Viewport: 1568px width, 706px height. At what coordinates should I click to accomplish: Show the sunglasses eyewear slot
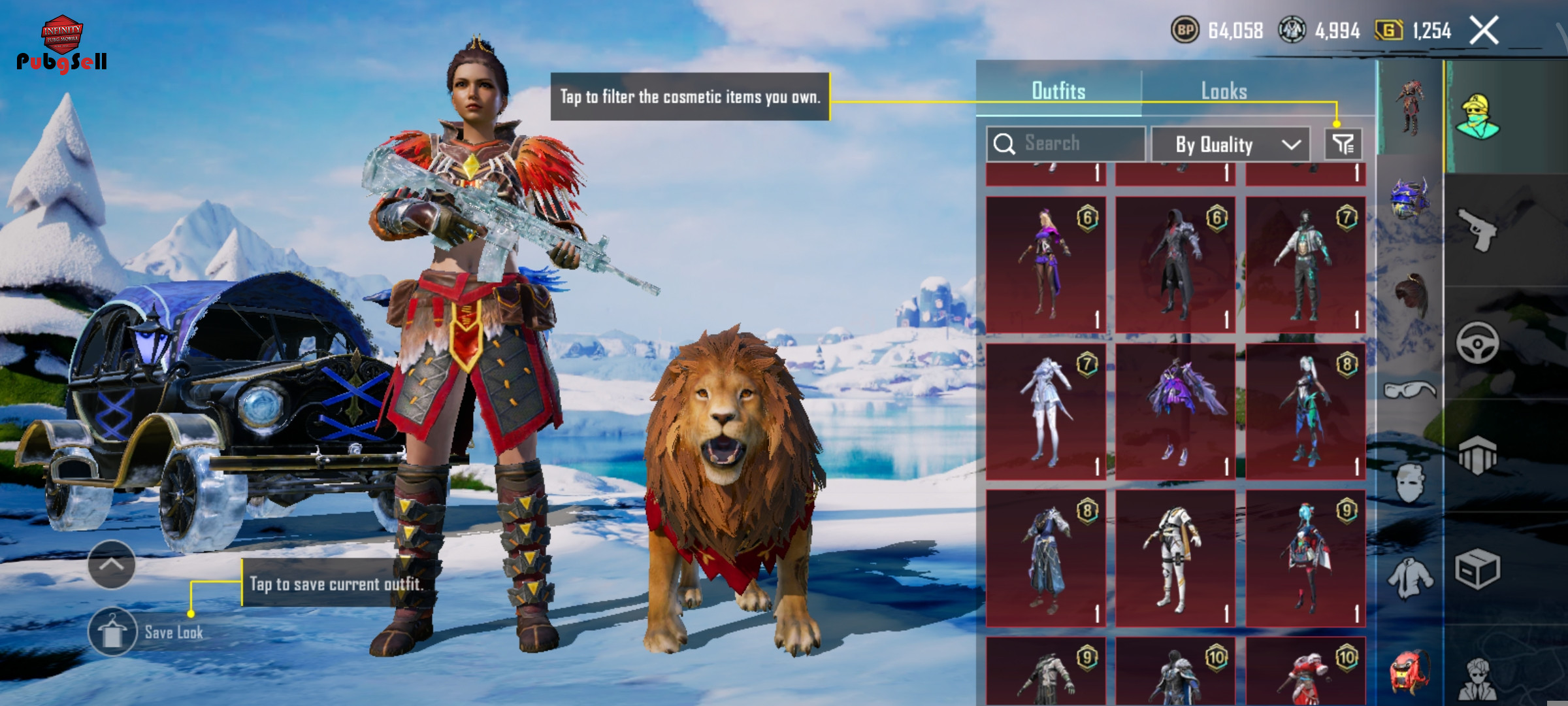1410,391
